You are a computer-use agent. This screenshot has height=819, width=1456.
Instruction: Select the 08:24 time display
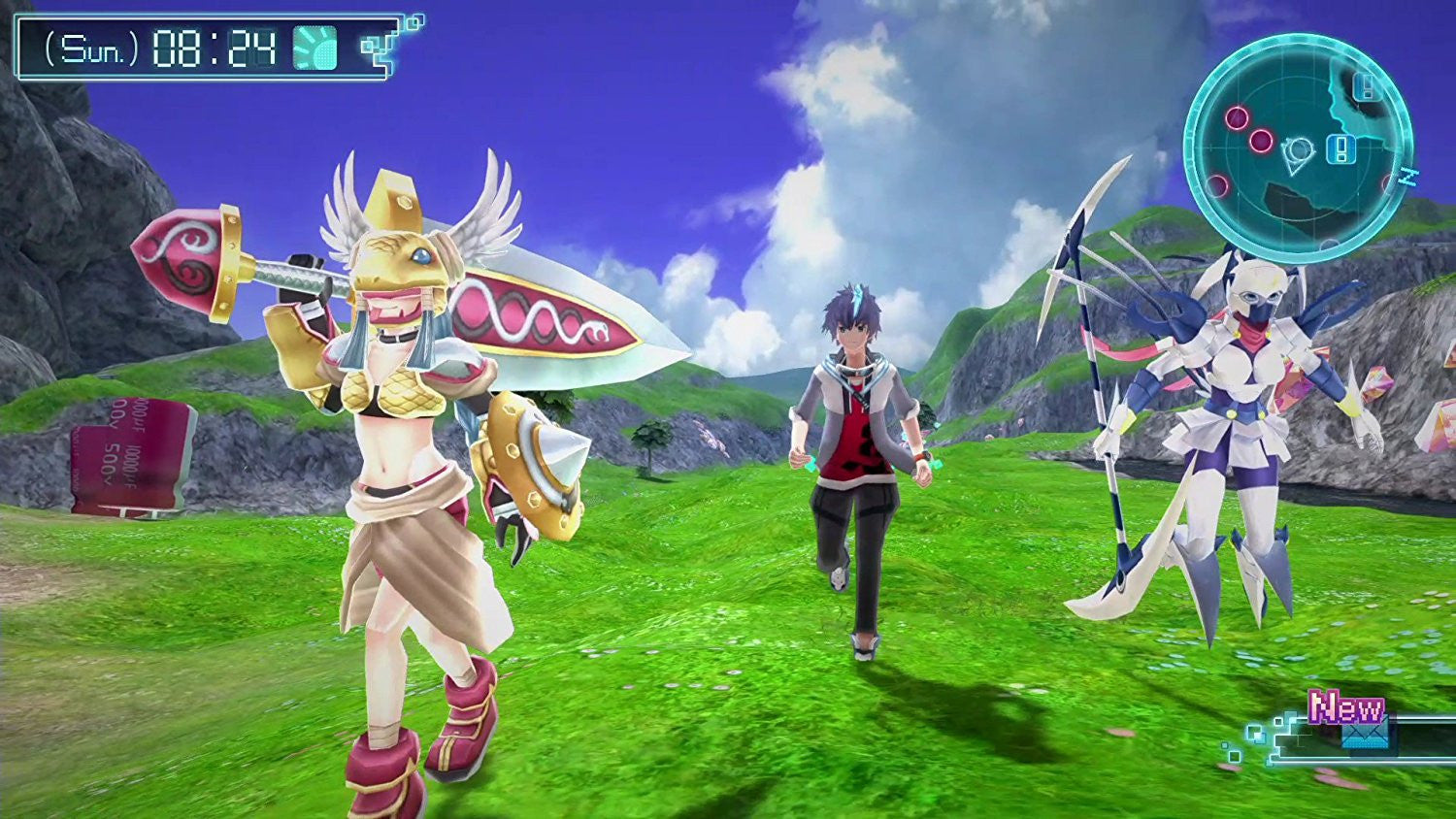[214, 49]
